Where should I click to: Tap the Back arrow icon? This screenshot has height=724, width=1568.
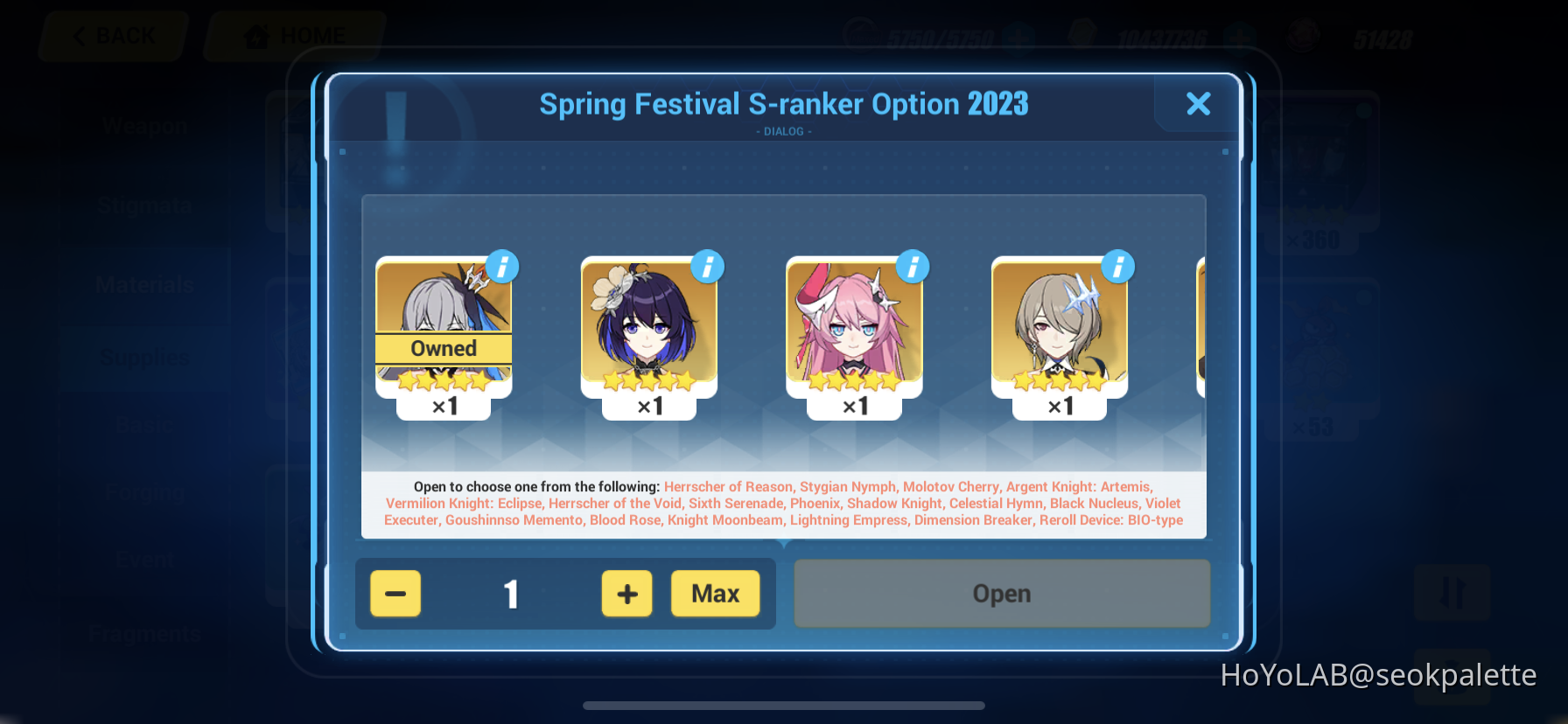point(80,36)
